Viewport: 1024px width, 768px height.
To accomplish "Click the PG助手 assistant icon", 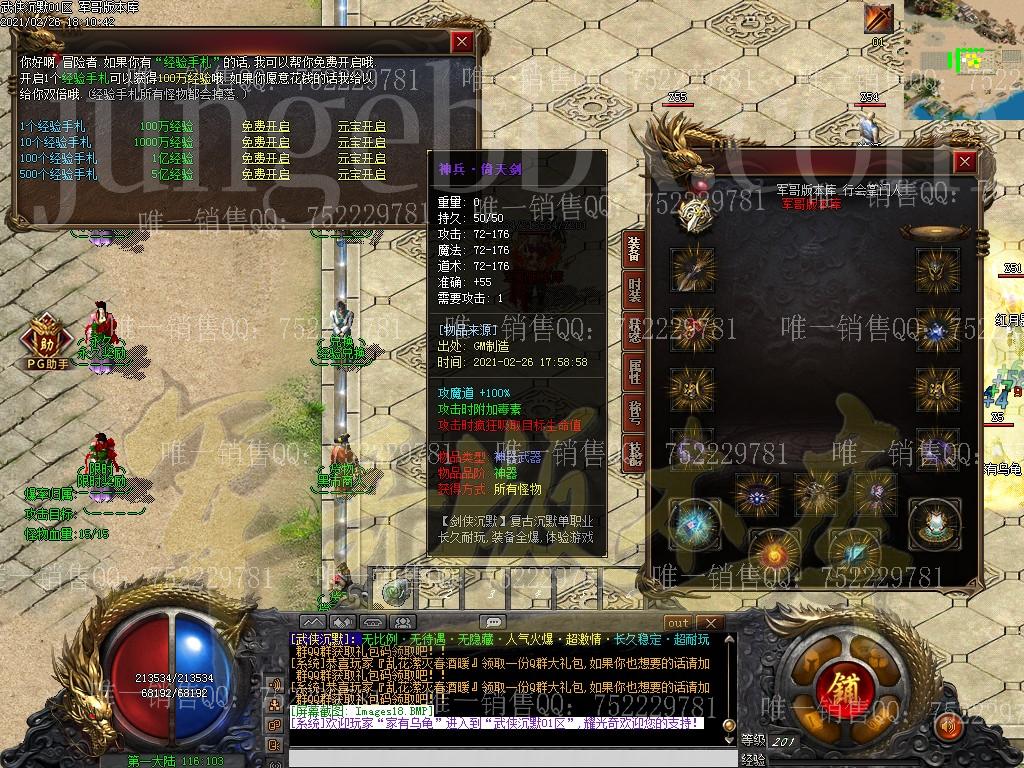I will click(x=44, y=337).
